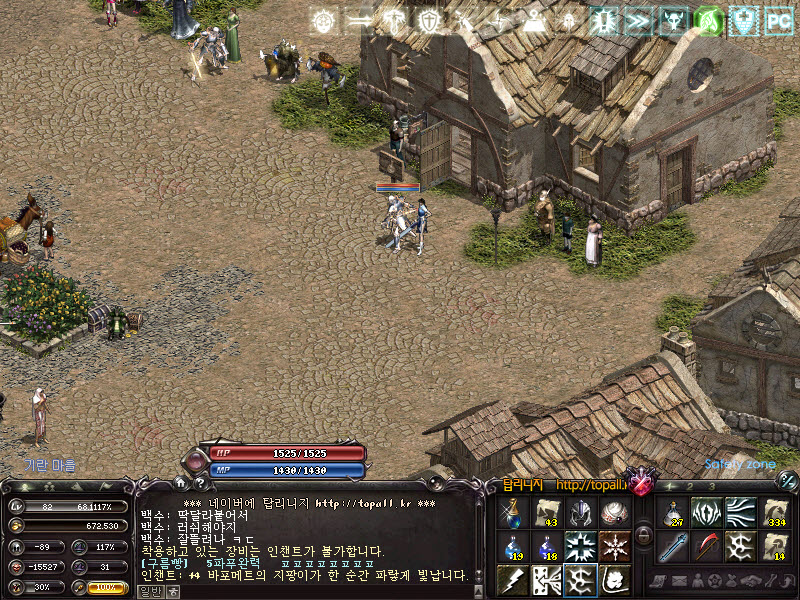Use the white flask with count 27

672,513
